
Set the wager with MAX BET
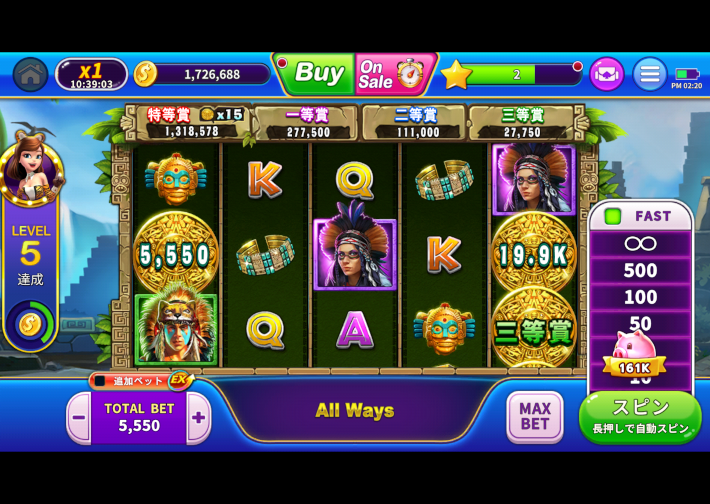(x=535, y=416)
